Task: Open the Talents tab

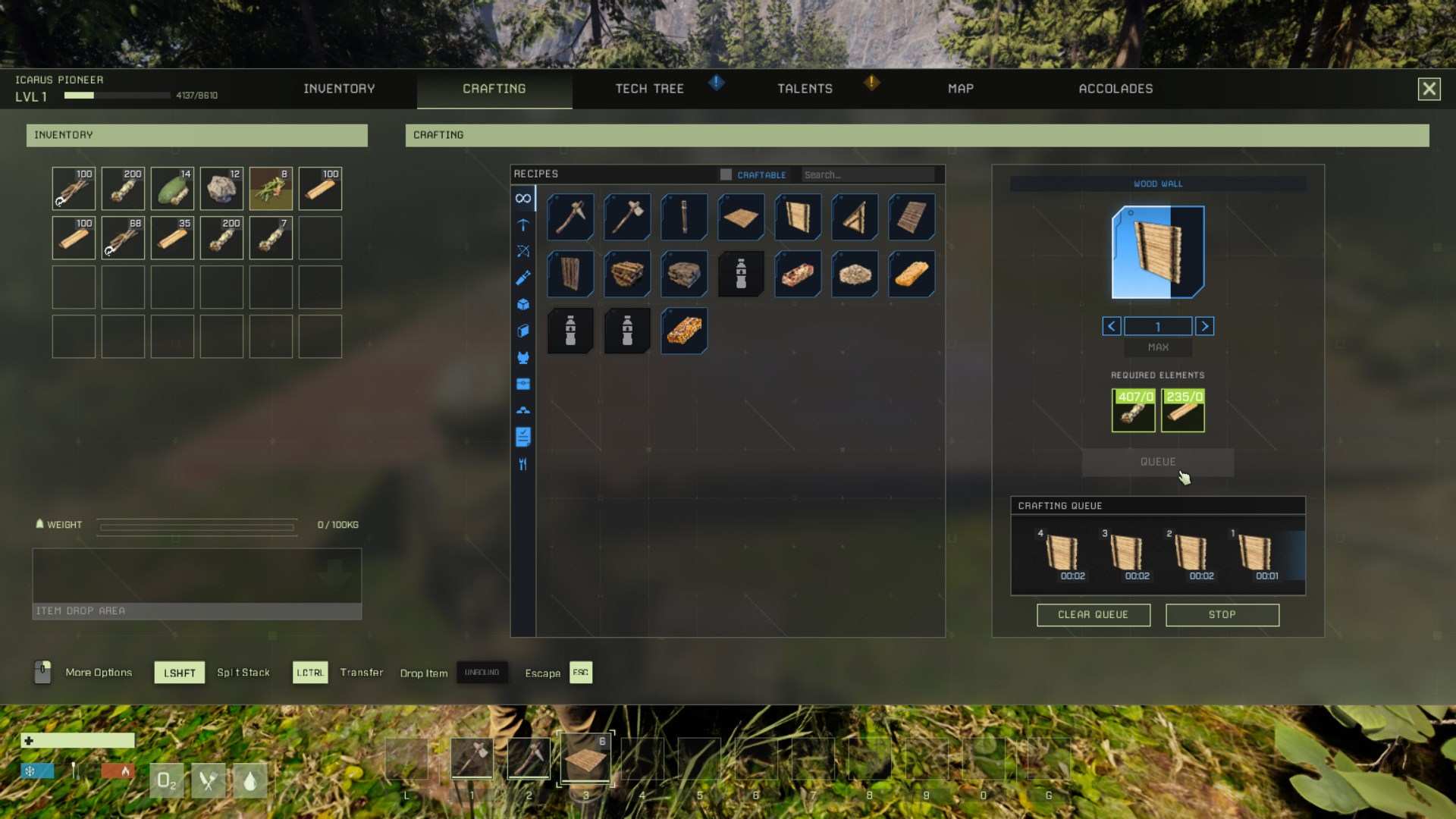Action: tap(805, 89)
